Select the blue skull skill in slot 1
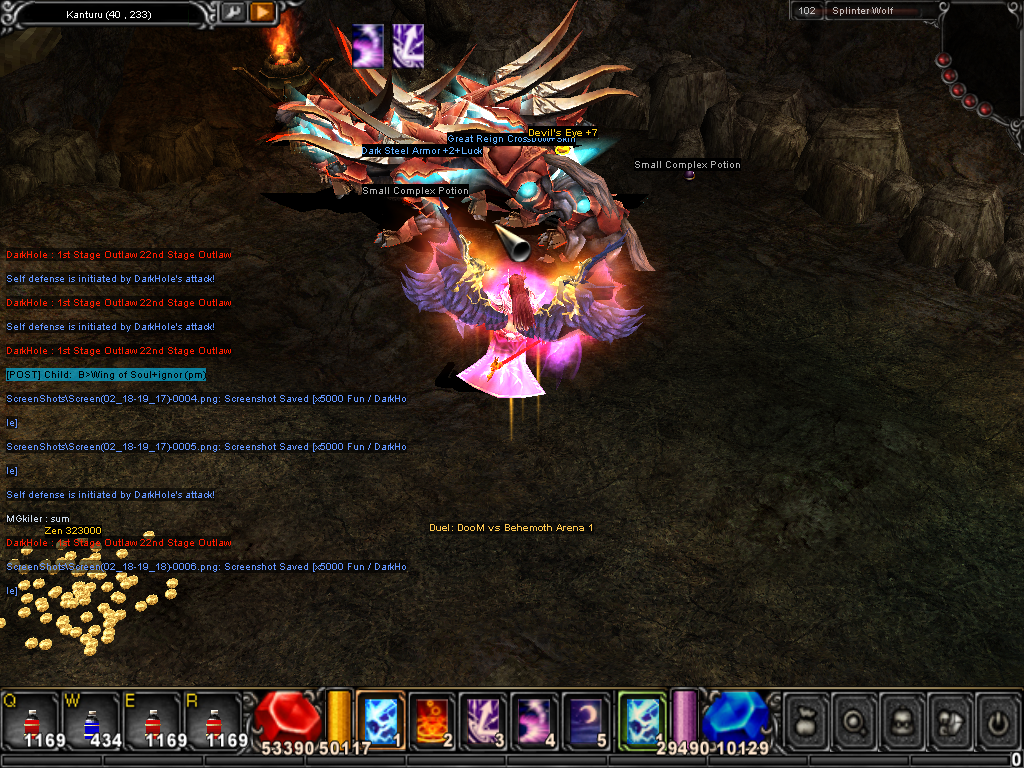 coord(380,719)
